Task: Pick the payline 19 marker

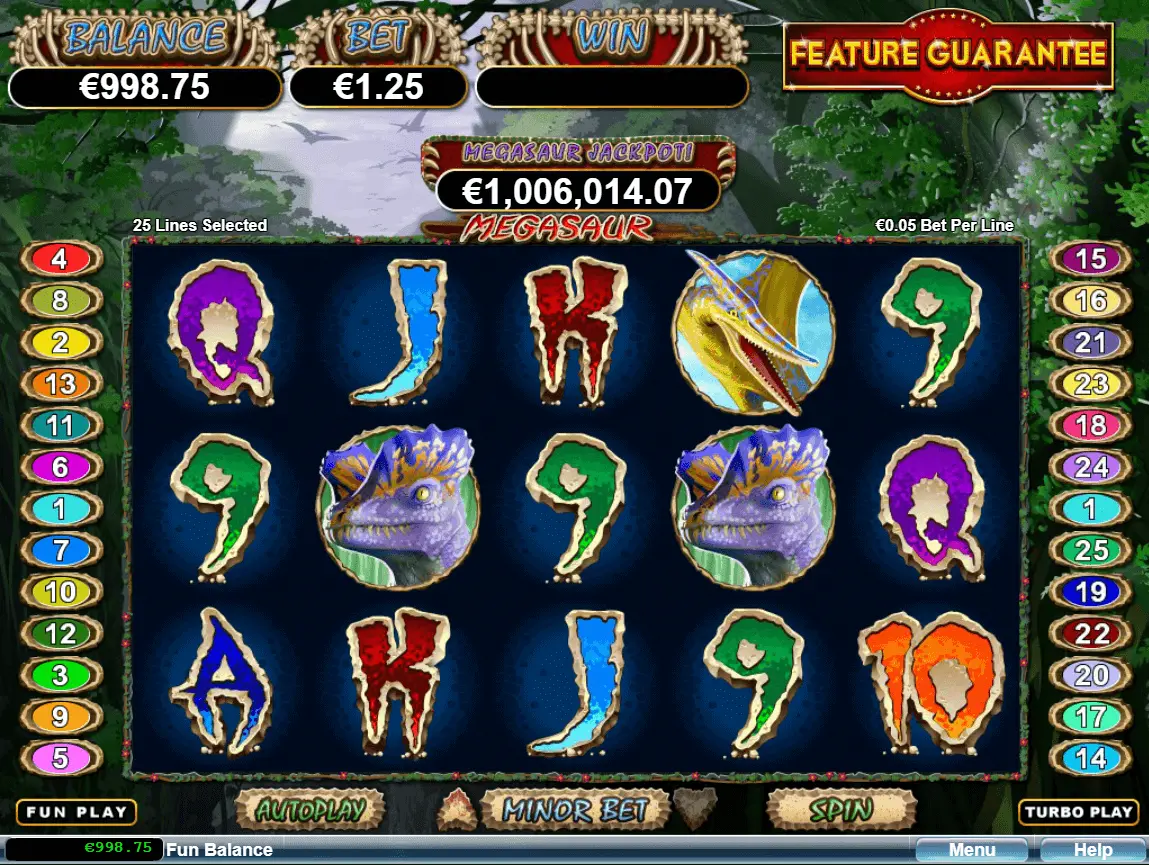Action: (x=1090, y=592)
